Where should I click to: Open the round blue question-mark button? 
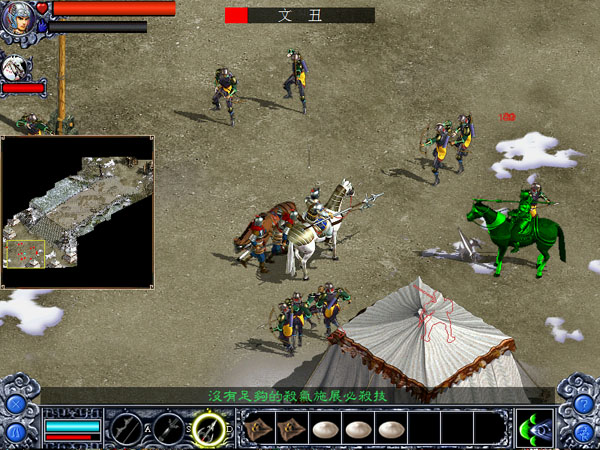pos(581,403)
